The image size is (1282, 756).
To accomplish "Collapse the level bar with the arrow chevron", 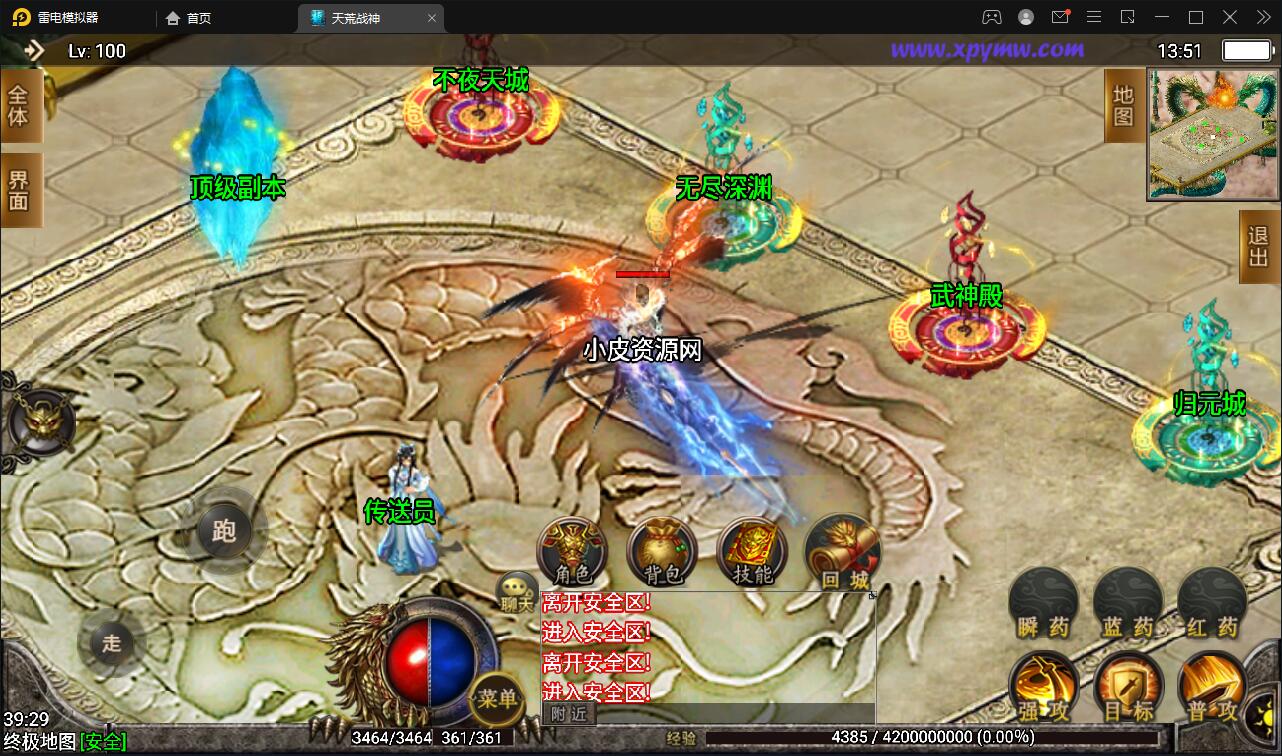I will tap(37, 49).
